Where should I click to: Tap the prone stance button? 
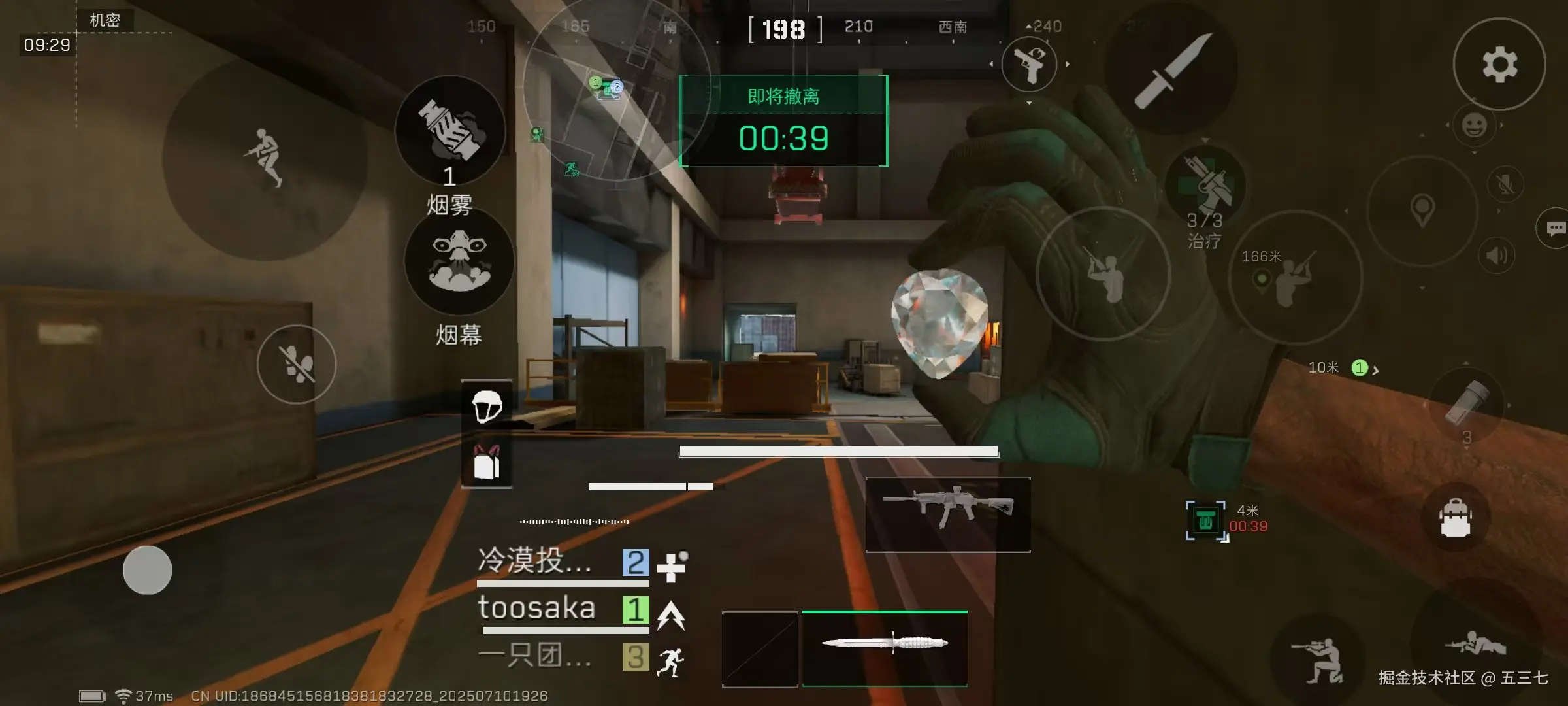coord(1475,644)
